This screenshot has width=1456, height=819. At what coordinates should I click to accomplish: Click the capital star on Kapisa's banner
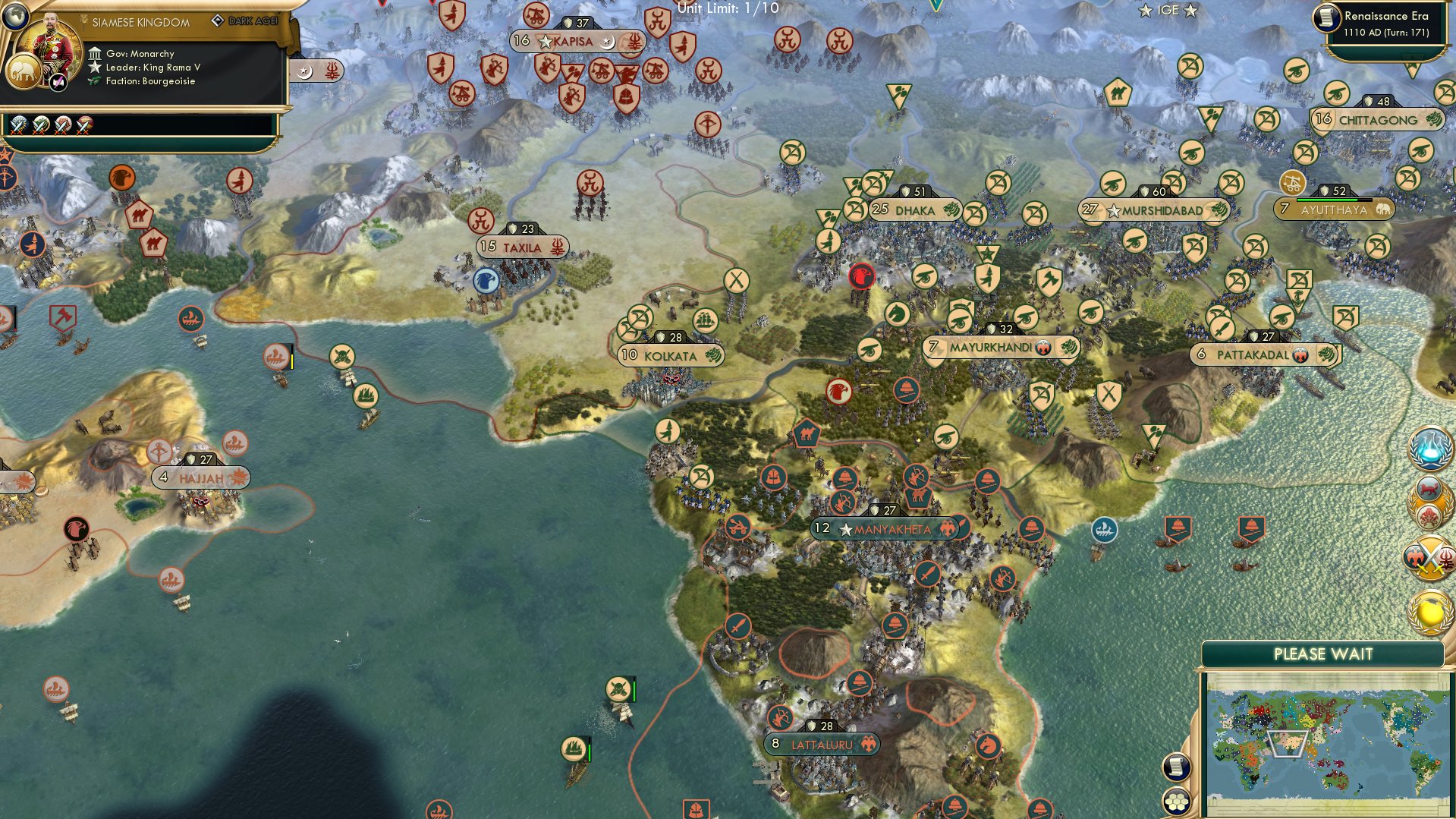(545, 42)
